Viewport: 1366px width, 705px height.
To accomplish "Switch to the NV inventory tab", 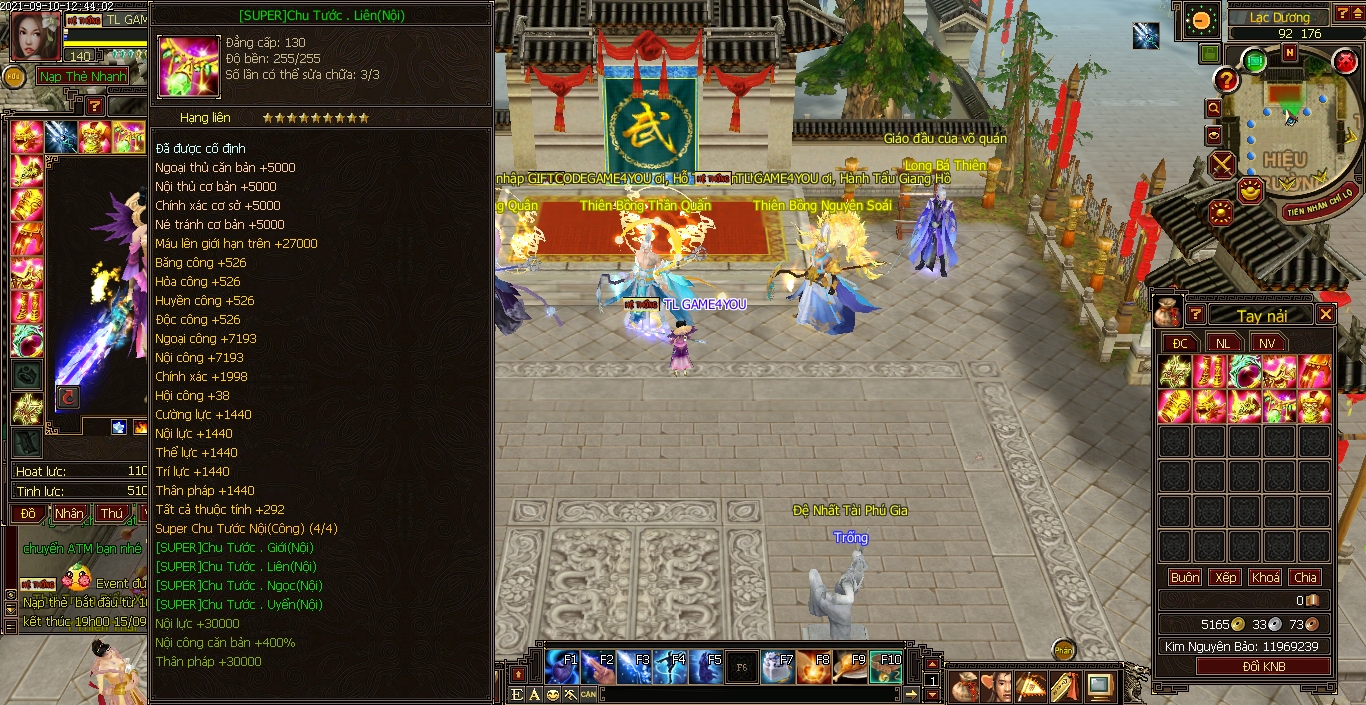I will coord(1267,343).
